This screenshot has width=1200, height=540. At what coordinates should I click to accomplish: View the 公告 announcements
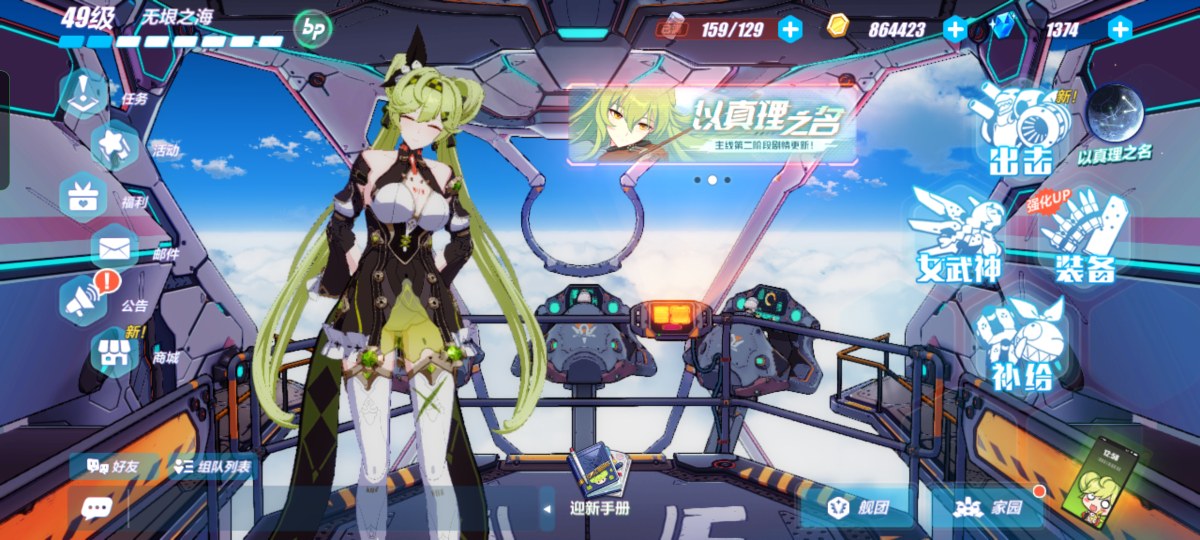[86, 298]
